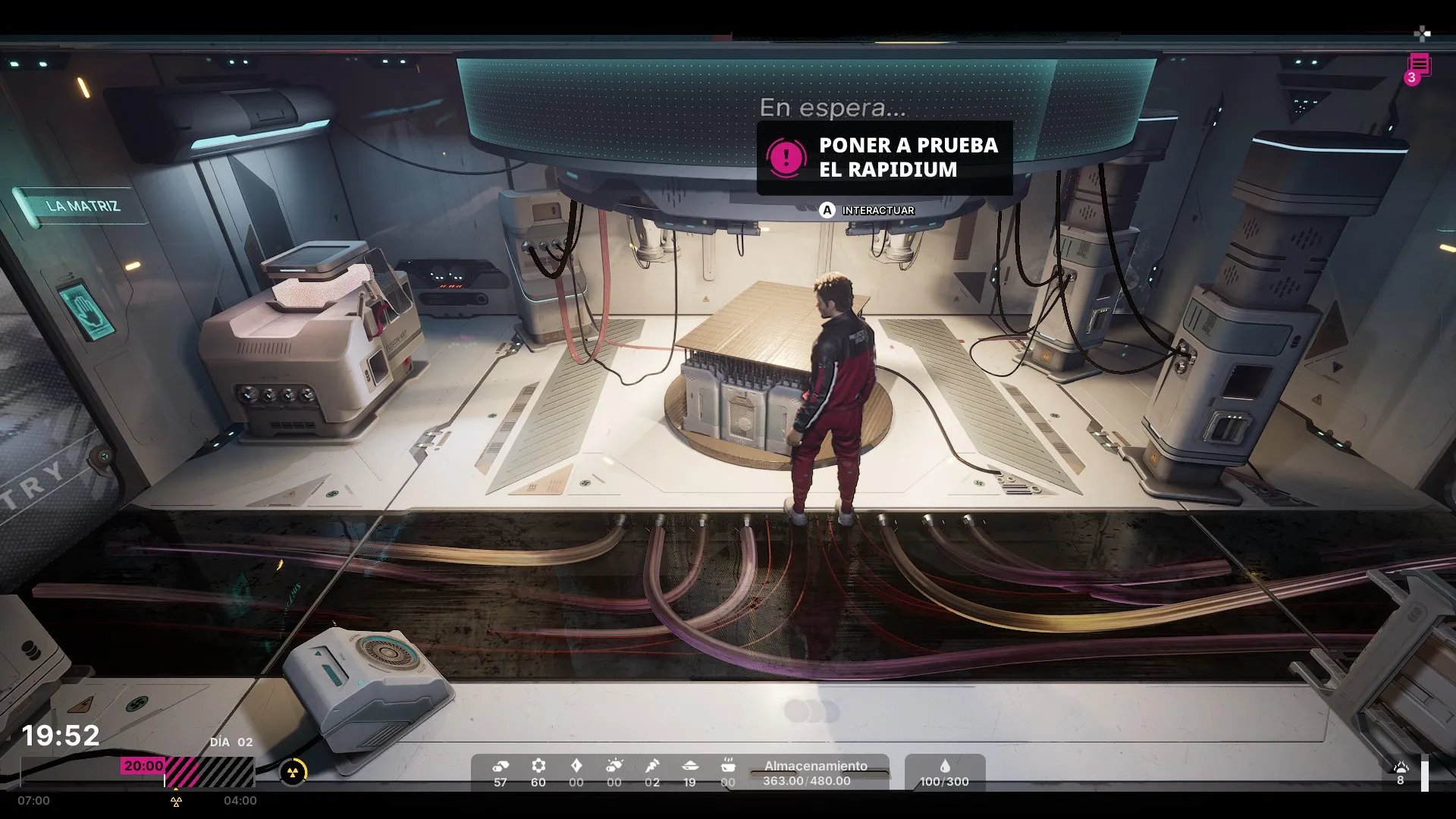Select the flower-shaped resource icon showing 60
This screenshot has width=1456, height=819.
click(538, 766)
